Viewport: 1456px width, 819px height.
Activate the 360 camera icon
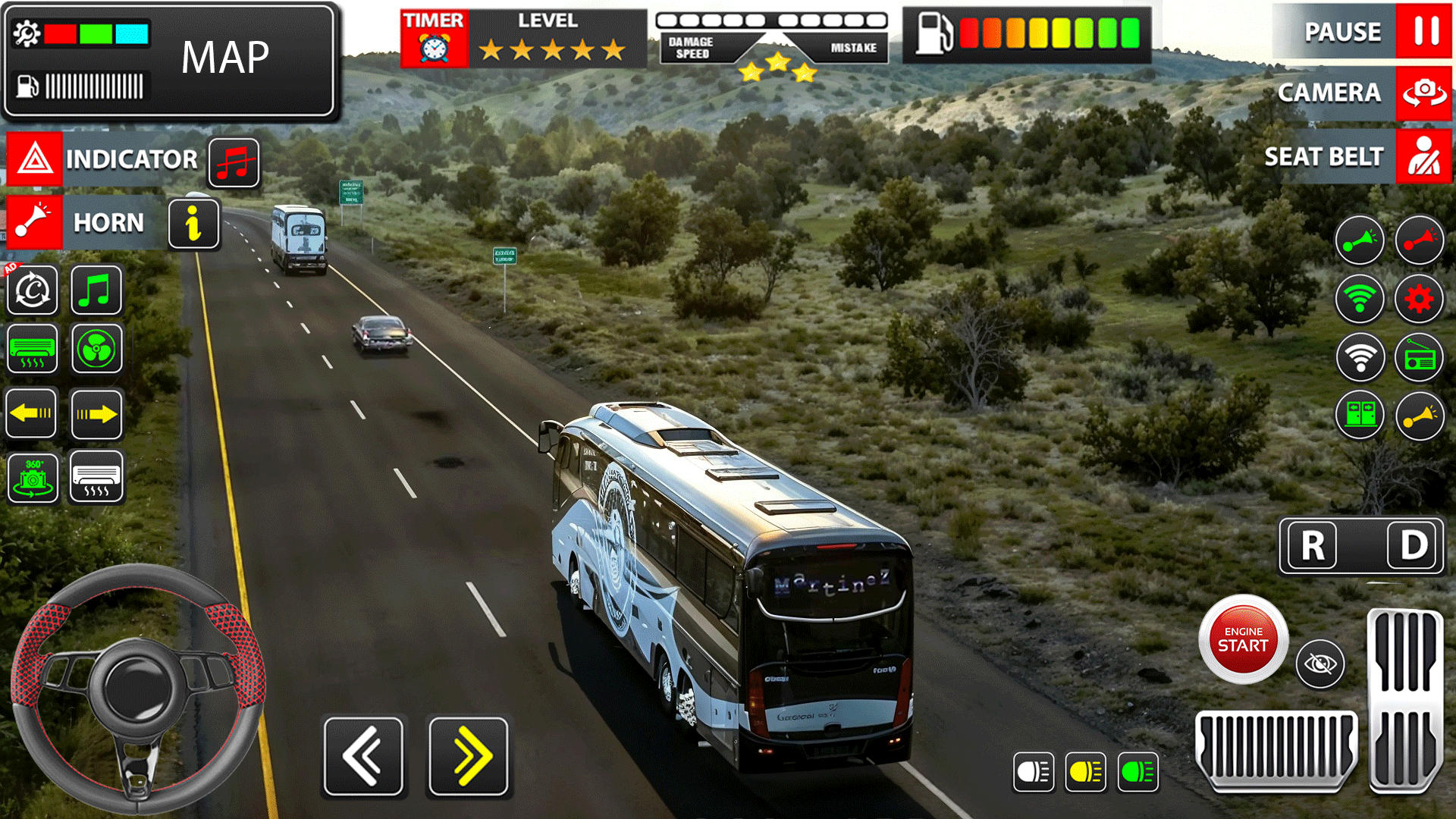click(31, 479)
